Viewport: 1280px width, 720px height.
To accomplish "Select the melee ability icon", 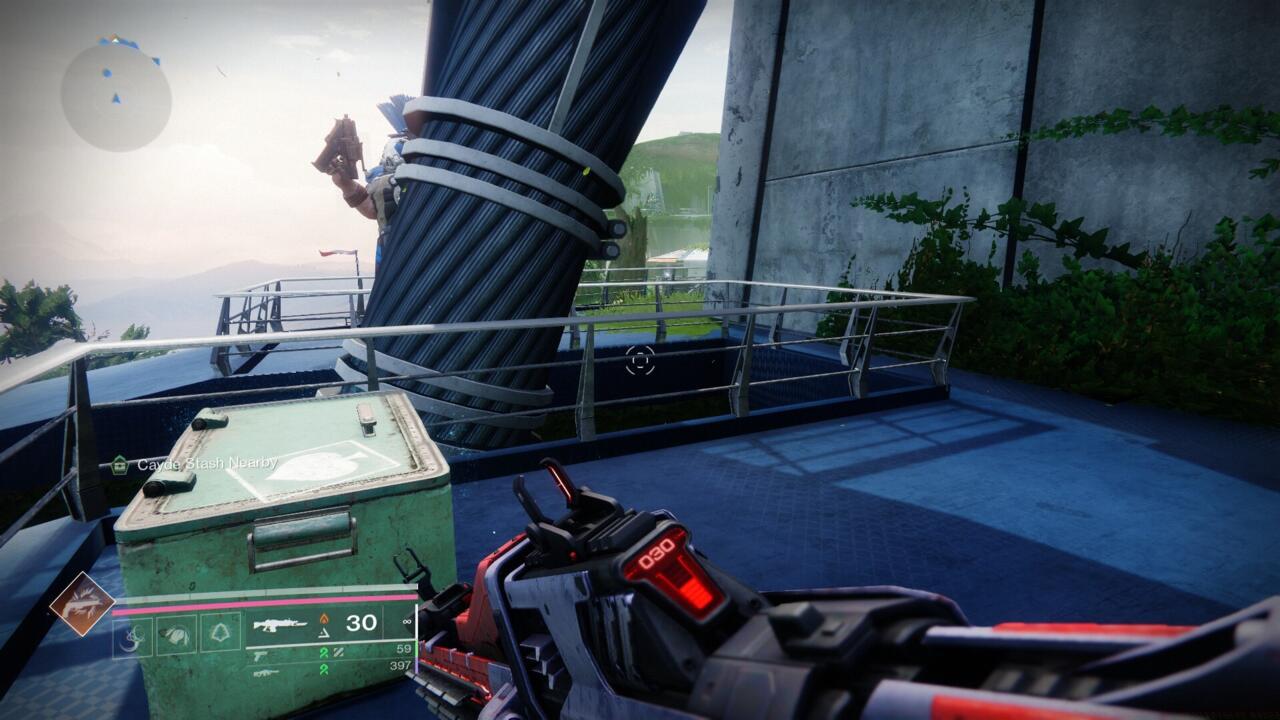I will [x=174, y=633].
